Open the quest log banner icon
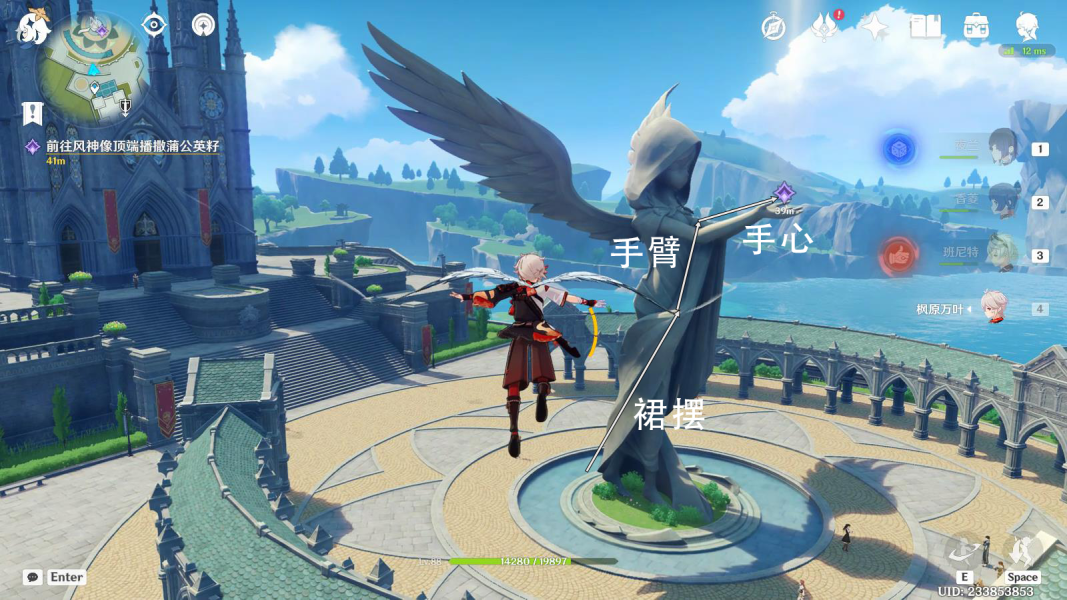Viewport: 1067px width, 600px height. pos(33,113)
